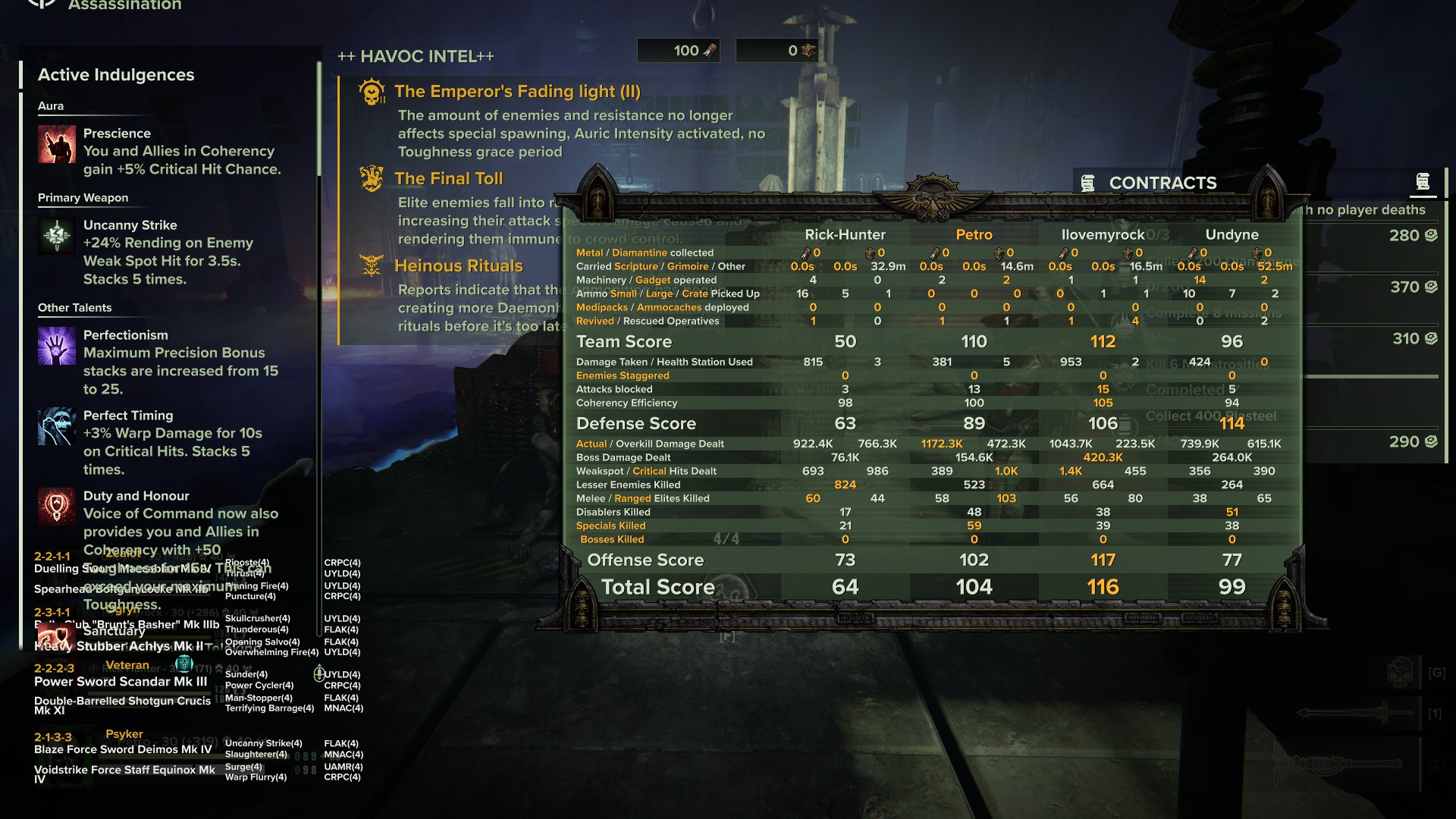Select the Perfect Timing talent icon
This screenshot has width=1456, height=819.
pos(57,426)
